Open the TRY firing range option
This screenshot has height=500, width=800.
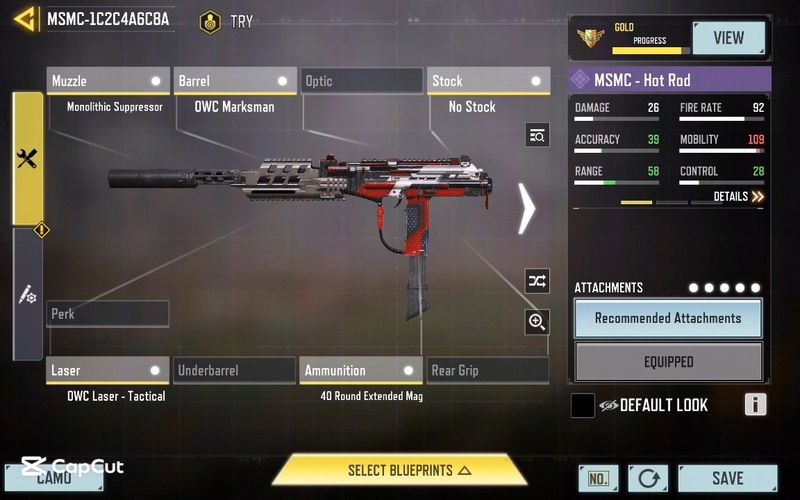(x=227, y=21)
